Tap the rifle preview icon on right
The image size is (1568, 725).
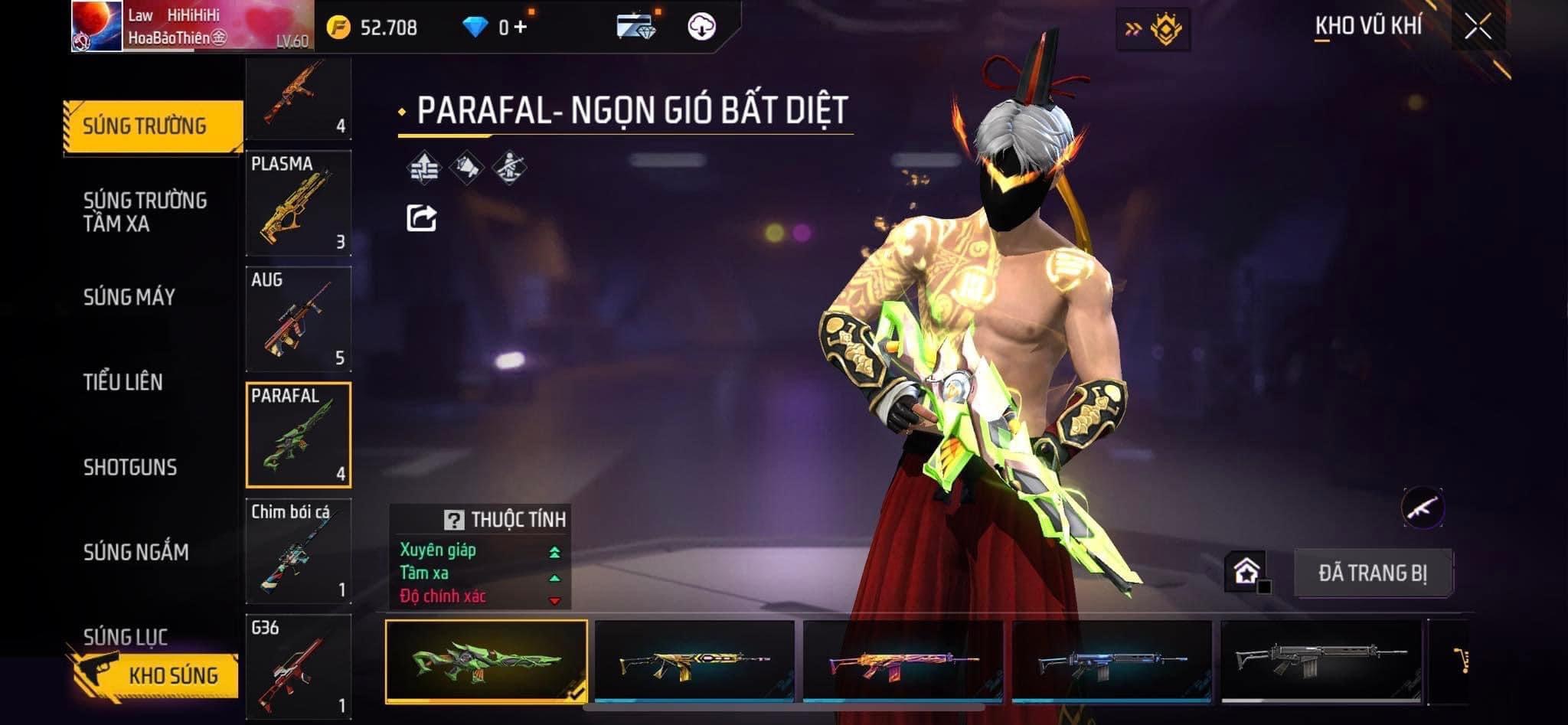[1423, 507]
